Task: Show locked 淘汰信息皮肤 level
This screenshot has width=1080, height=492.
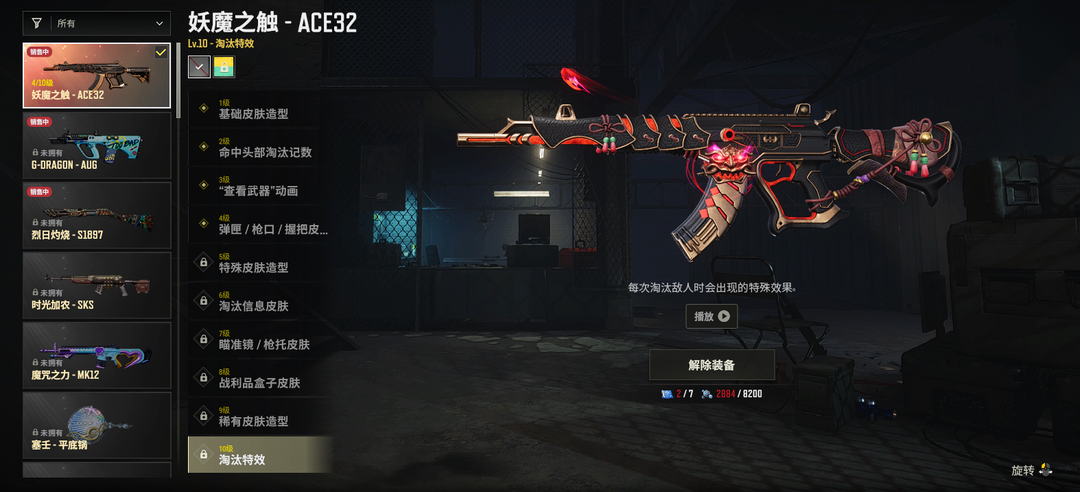Action: [x=260, y=302]
